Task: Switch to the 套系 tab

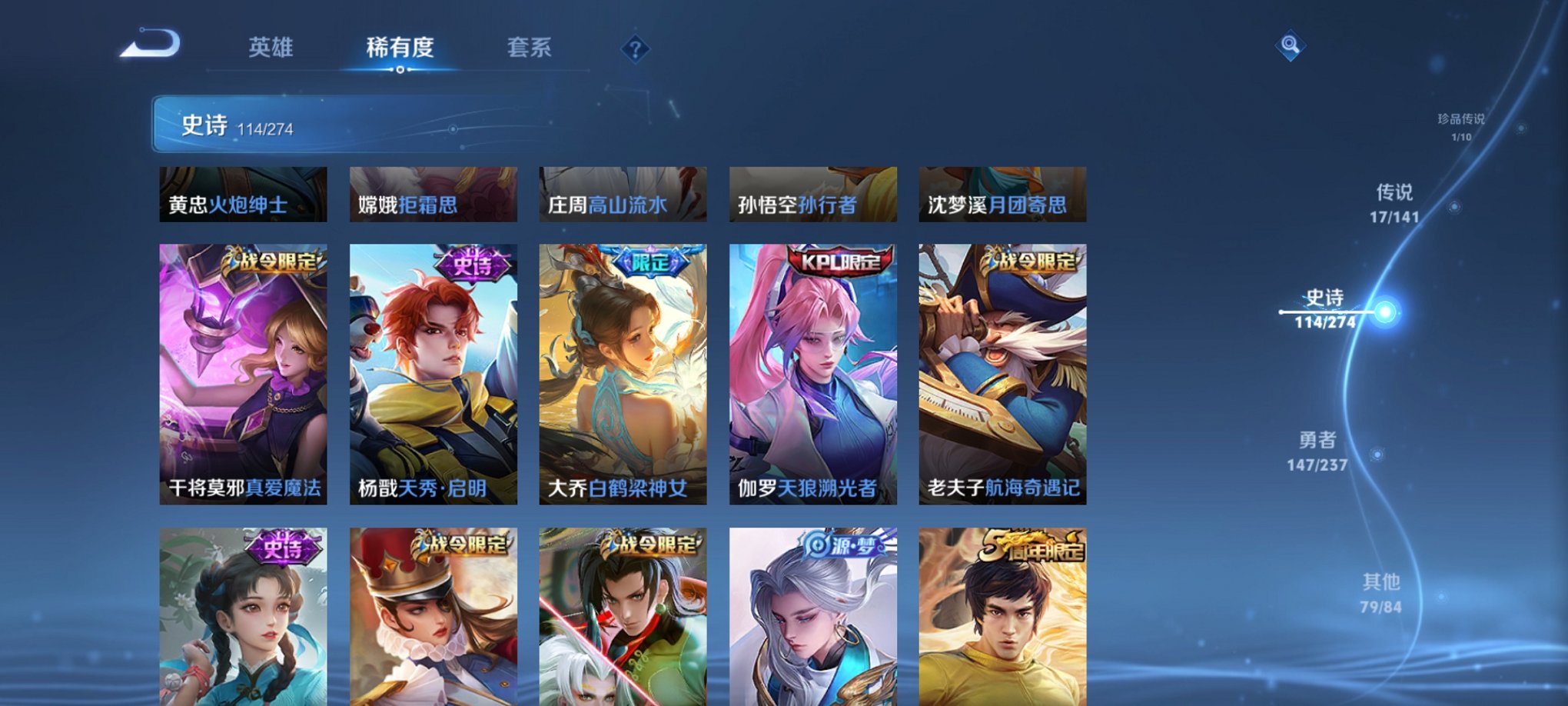Action: click(x=529, y=48)
